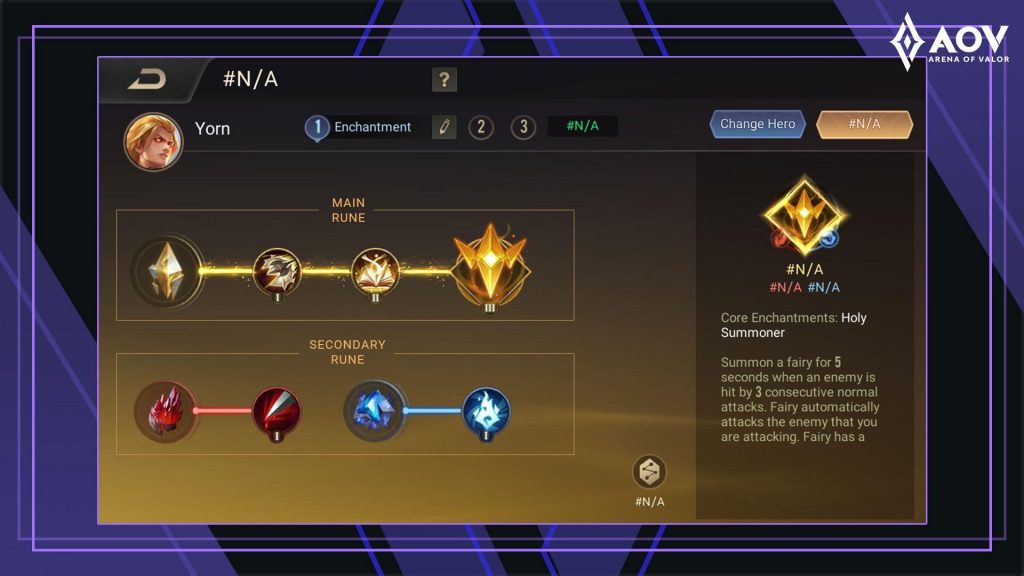Select the red crystal secondary rune branch
Viewport: 1024px width, 576px height.
[x=164, y=411]
